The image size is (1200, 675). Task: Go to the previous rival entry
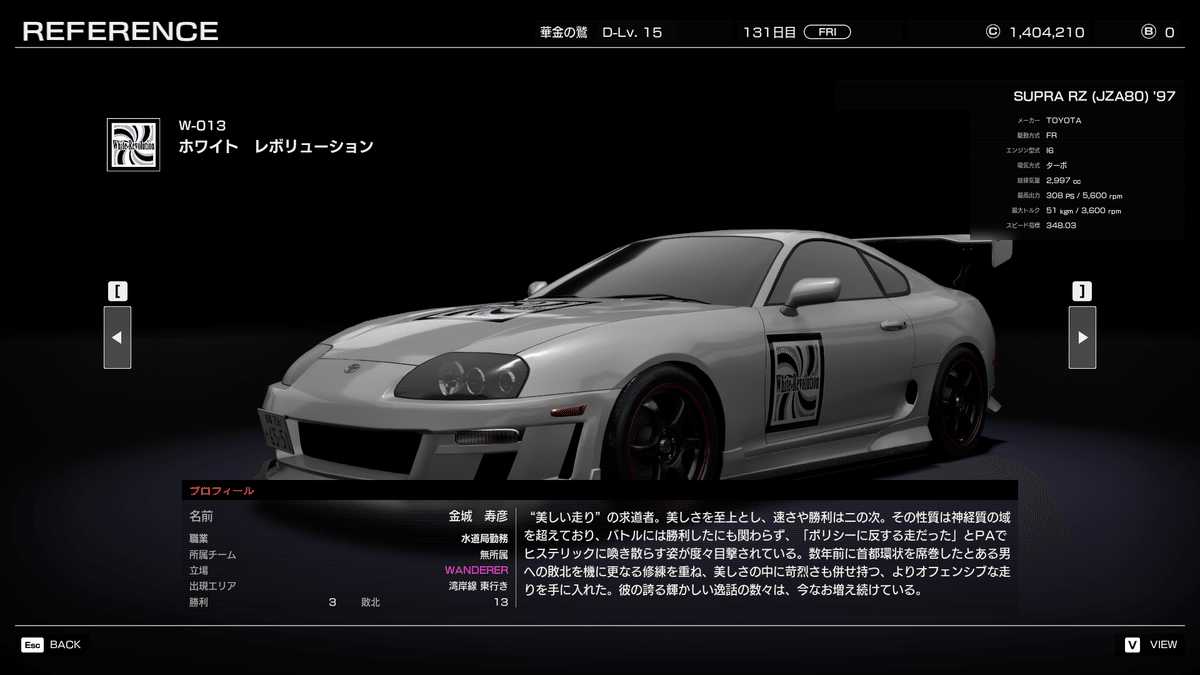(x=117, y=337)
